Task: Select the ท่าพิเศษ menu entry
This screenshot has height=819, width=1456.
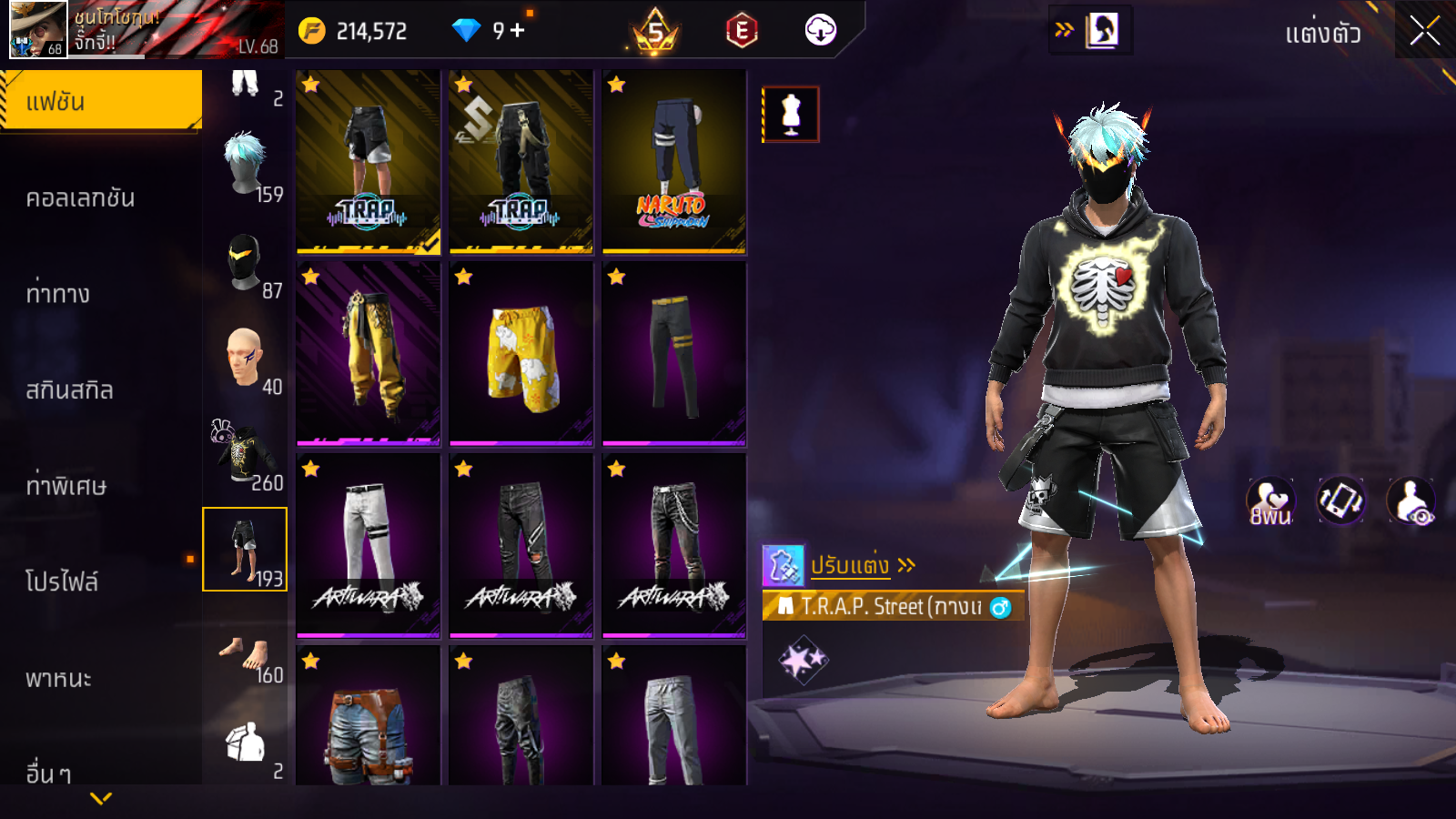Action: (66, 486)
